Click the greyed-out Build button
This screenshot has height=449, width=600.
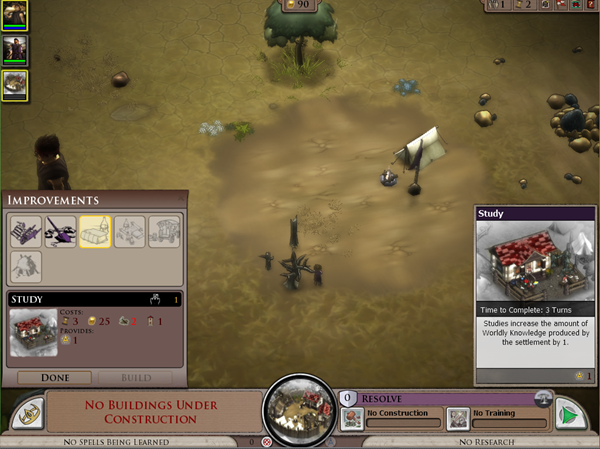point(135,378)
